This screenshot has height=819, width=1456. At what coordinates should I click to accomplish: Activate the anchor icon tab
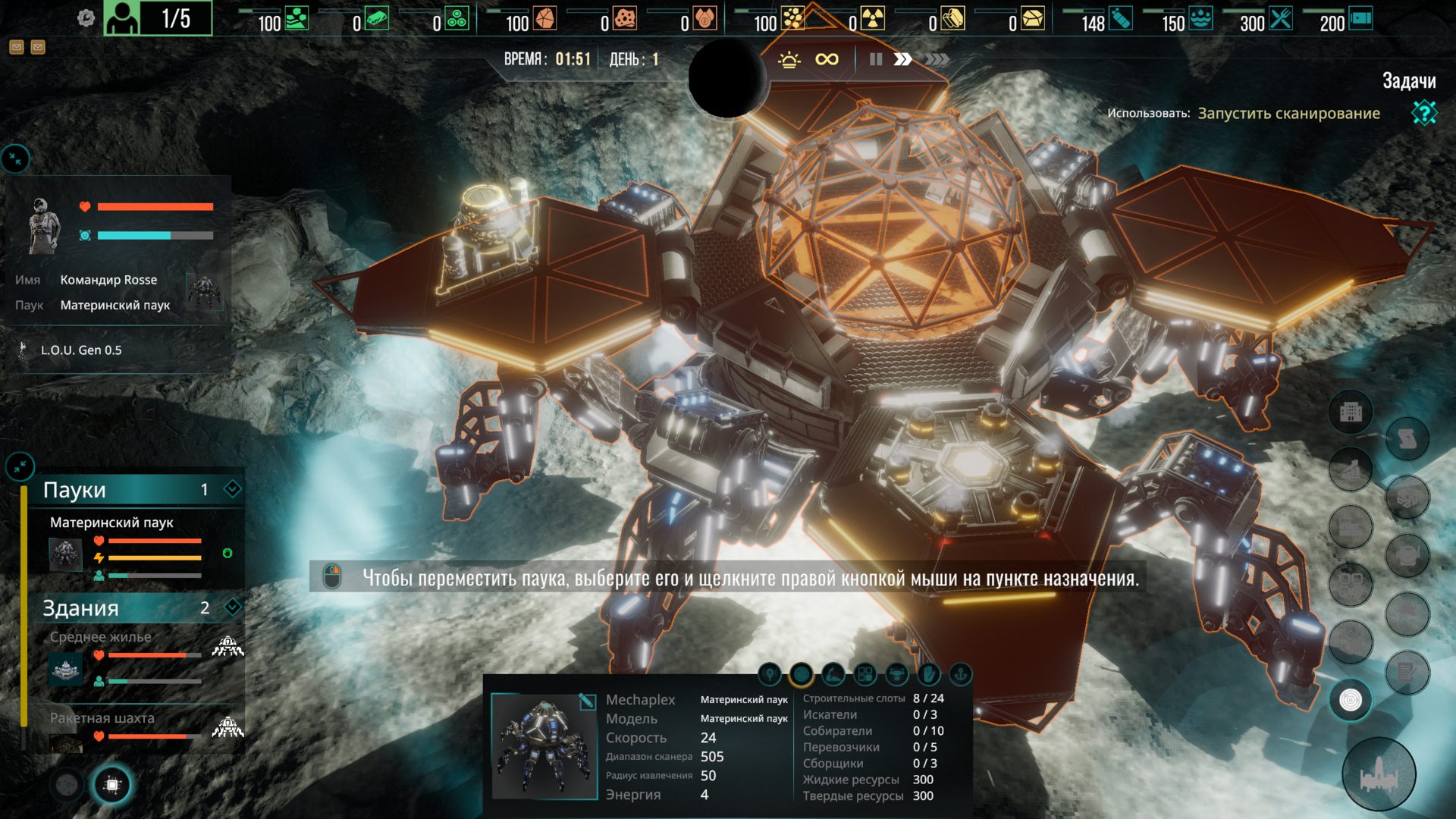coord(960,674)
